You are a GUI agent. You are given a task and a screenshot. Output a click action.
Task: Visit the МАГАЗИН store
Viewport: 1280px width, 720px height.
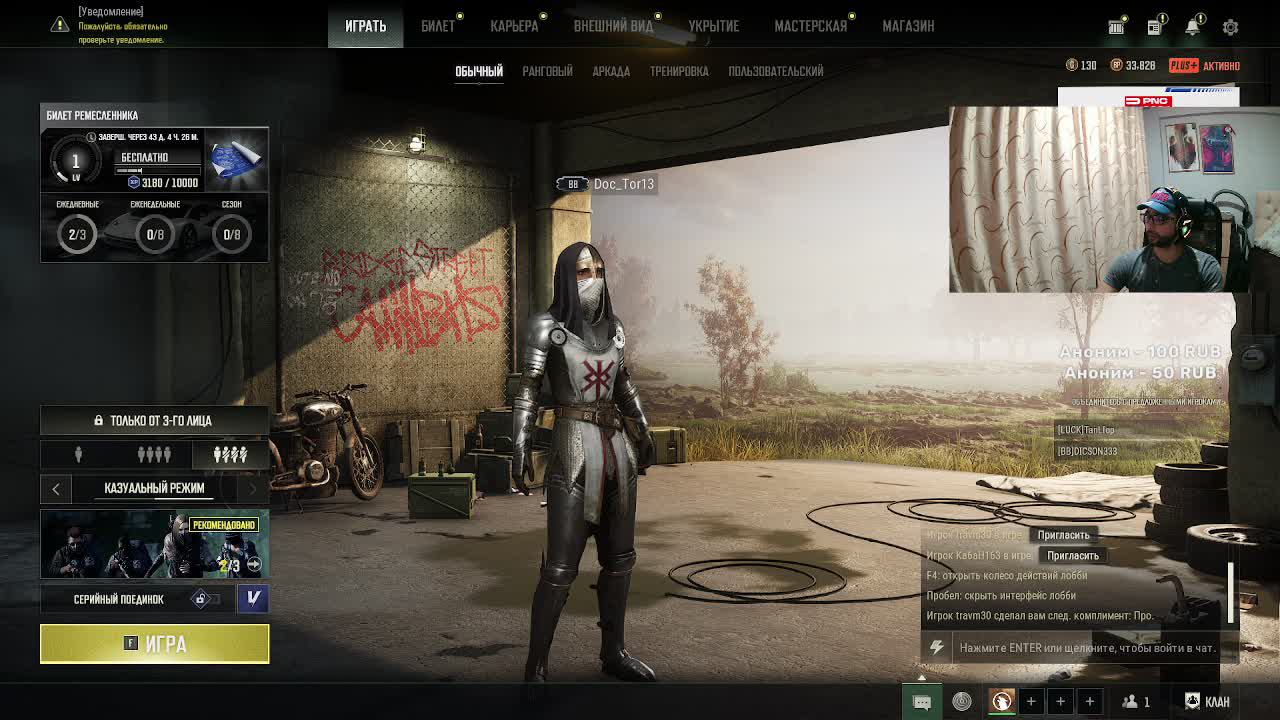(x=908, y=26)
